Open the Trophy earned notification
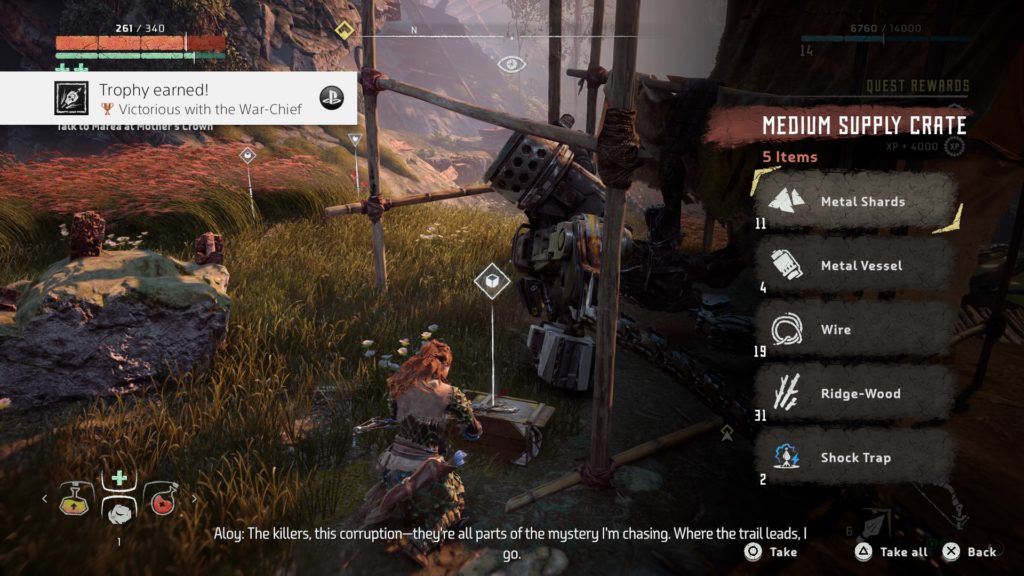The height and width of the screenshot is (576, 1024). pyautogui.click(x=178, y=98)
